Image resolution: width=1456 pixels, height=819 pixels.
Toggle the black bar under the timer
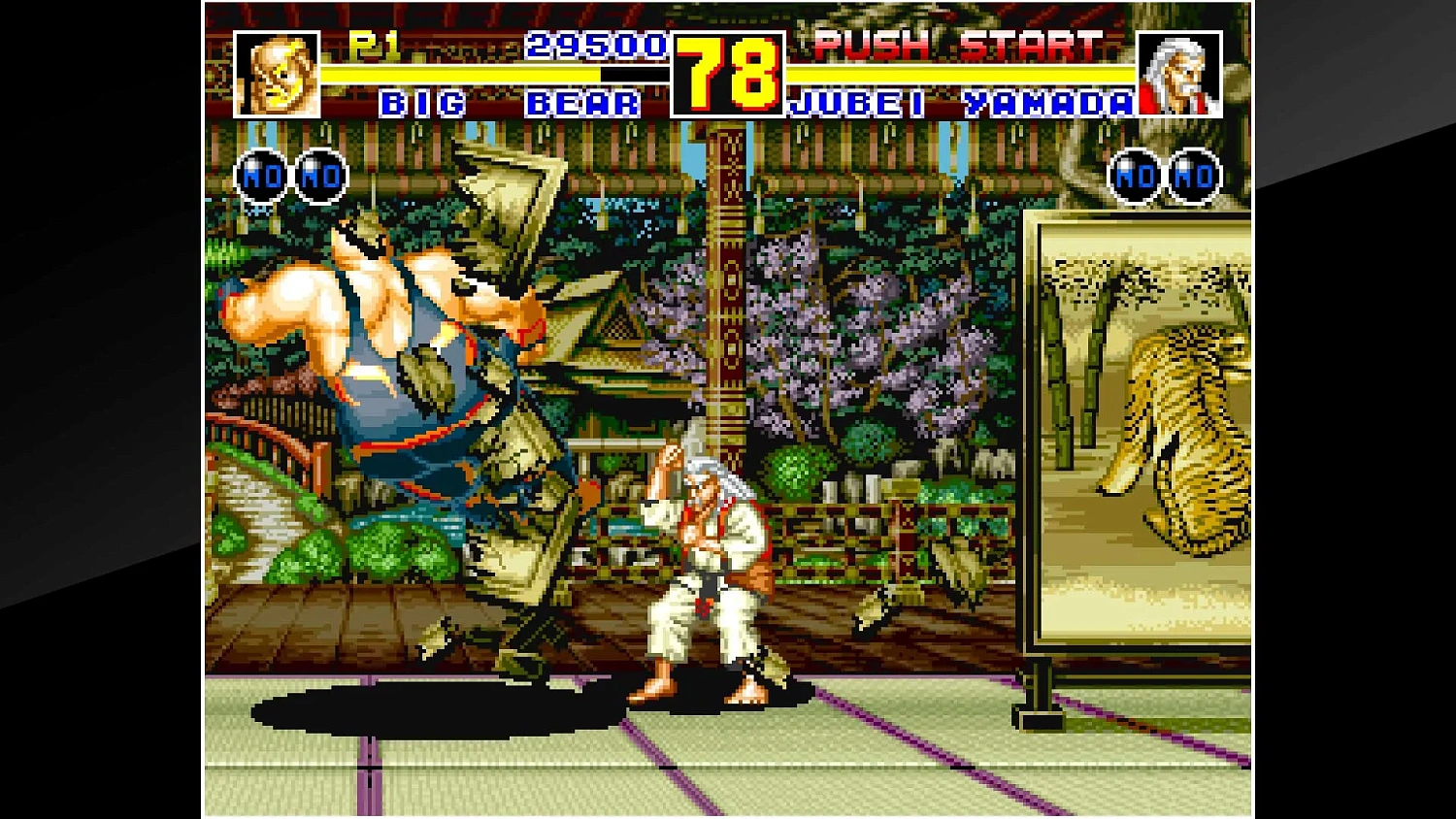(633, 71)
